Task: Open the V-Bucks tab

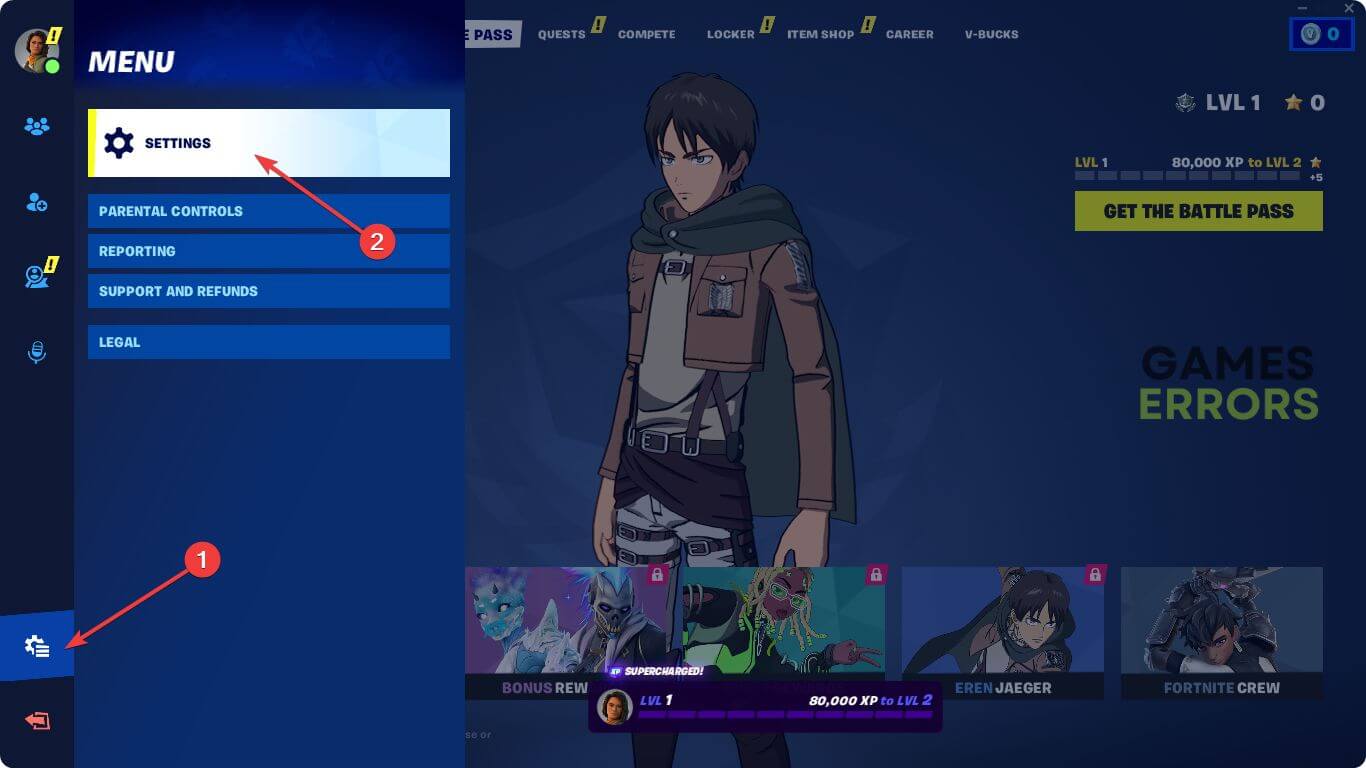Action: (x=991, y=34)
